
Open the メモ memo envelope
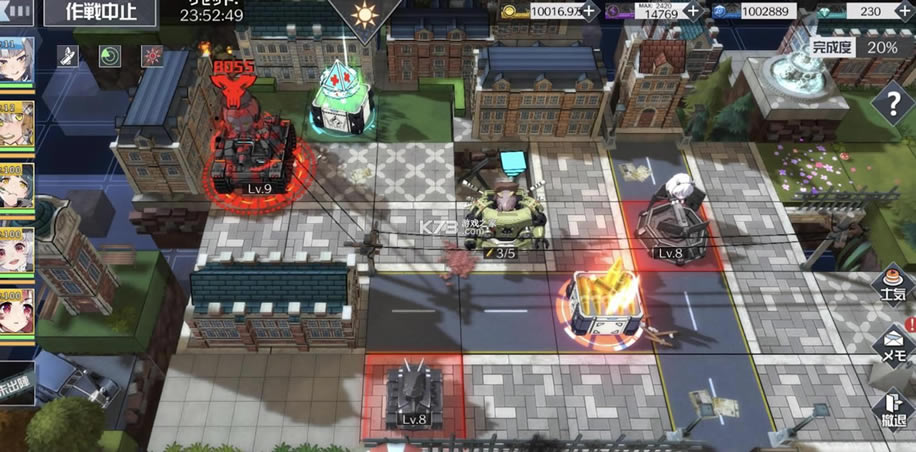pos(891,345)
